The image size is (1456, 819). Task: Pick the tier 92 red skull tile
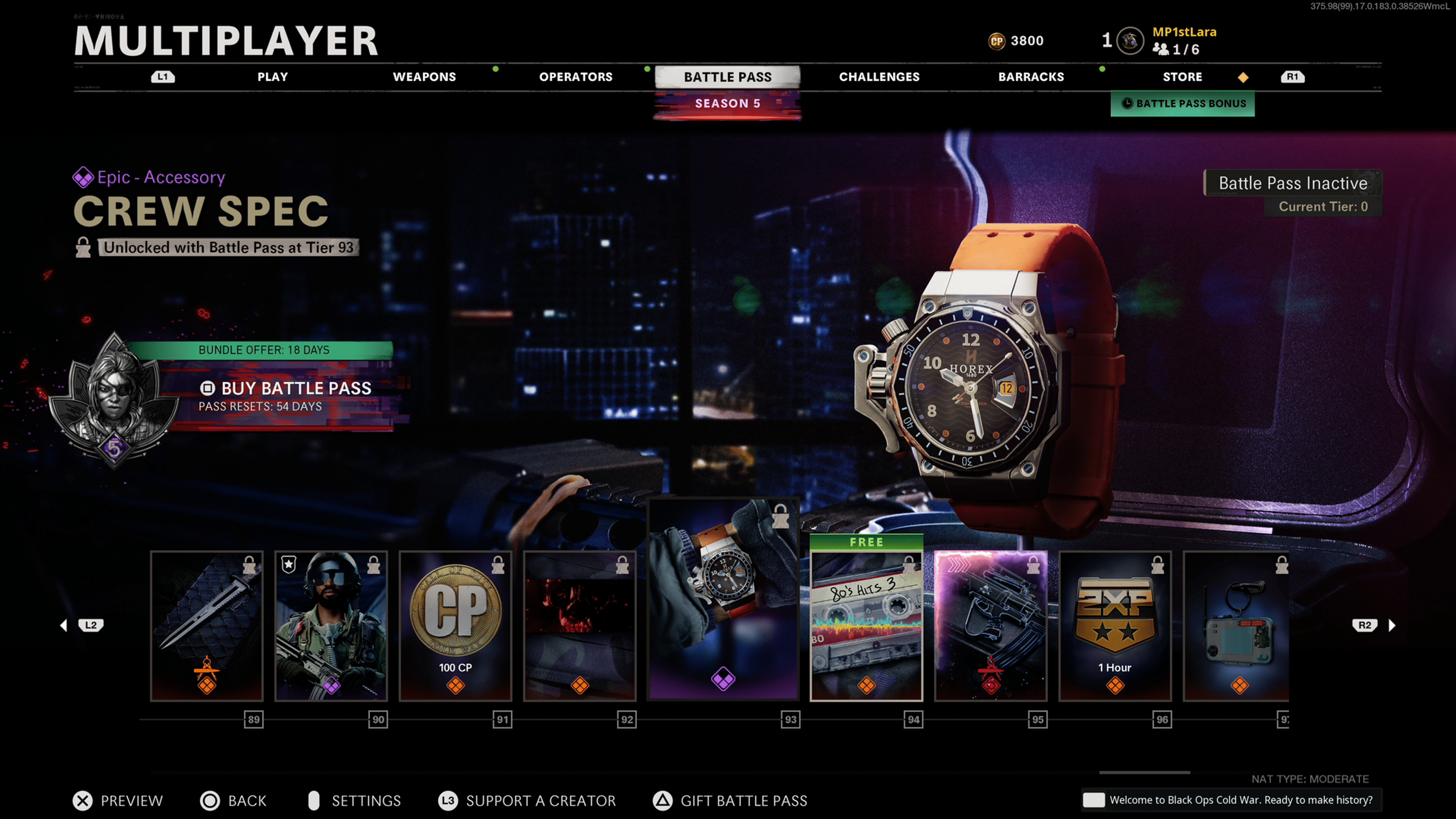click(x=580, y=626)
